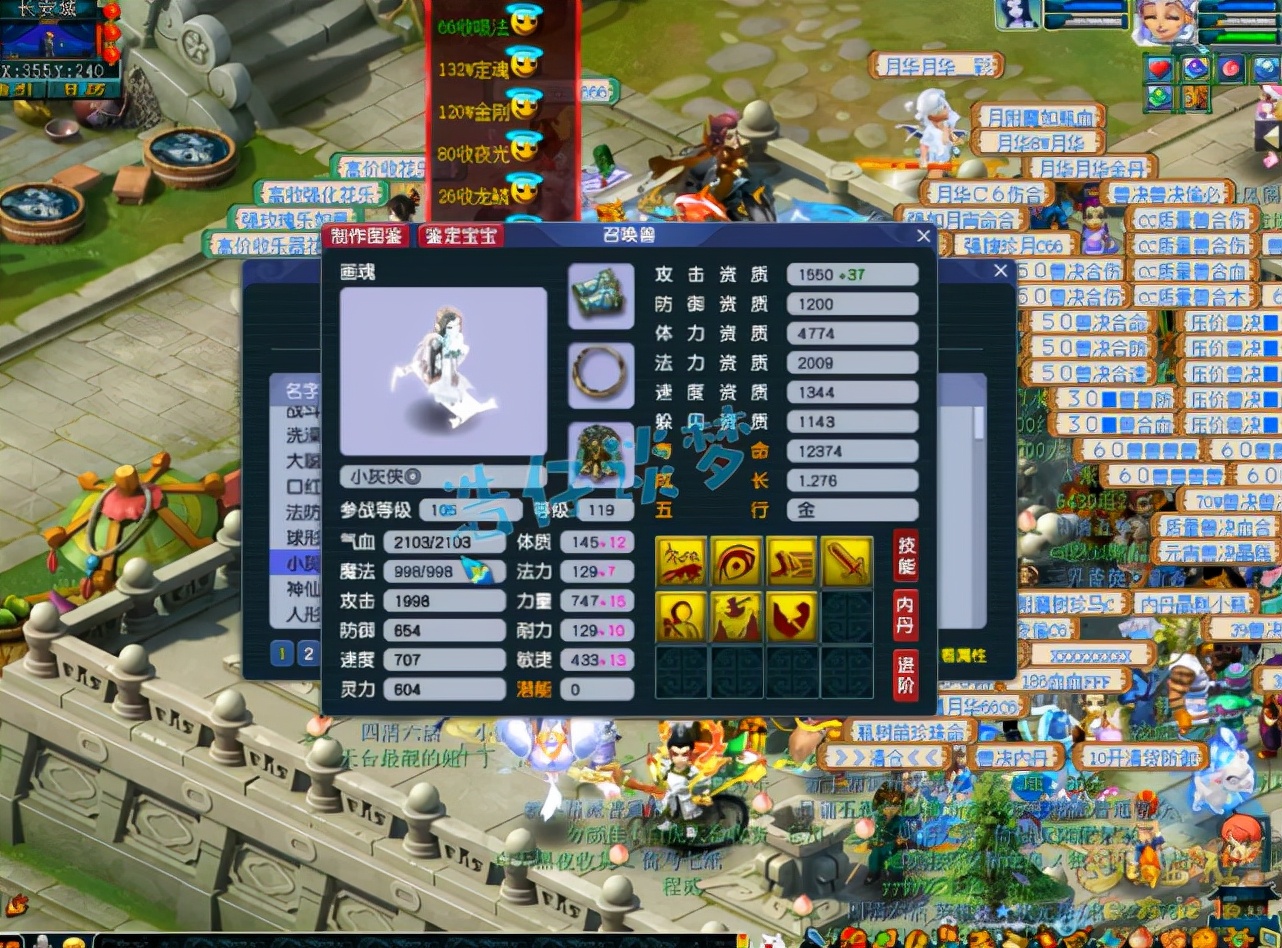Switch to the 鉴定宝宝 tab

pyautogui.click(x=460, y=236)
